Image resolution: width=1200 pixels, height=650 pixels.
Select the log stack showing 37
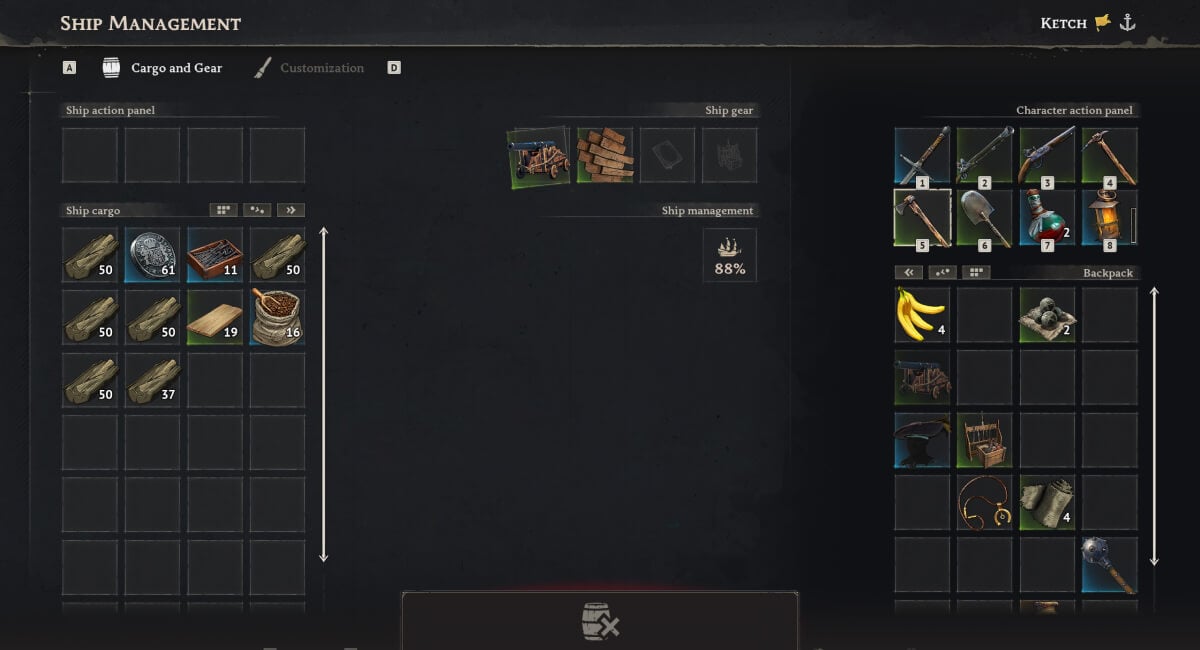pos(152,380)
